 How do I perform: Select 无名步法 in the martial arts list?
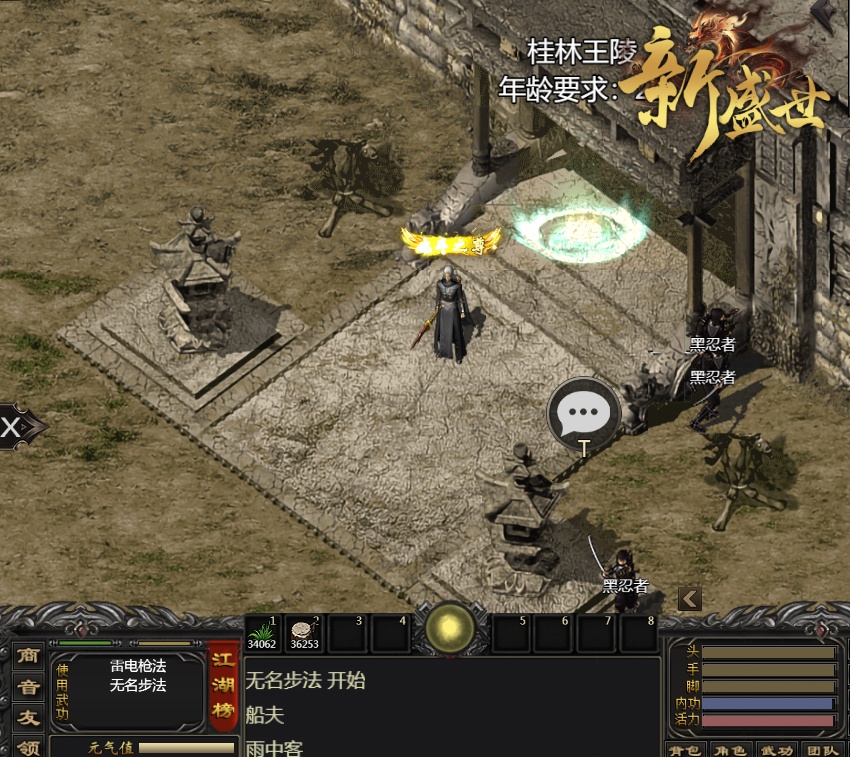tap(138, 685)
